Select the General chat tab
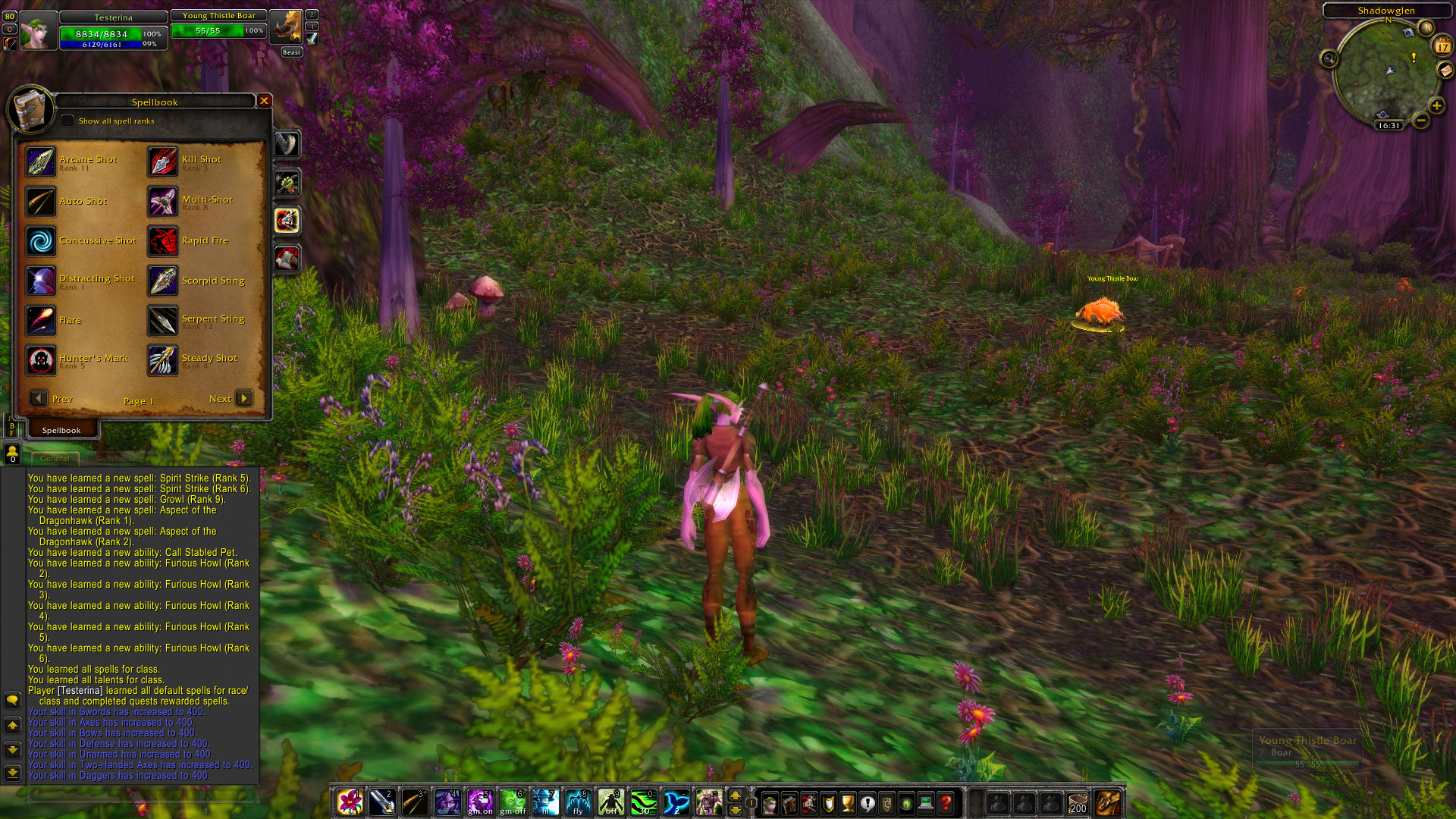This screenshot has height=819, width=1456. [x=55, y=458]
